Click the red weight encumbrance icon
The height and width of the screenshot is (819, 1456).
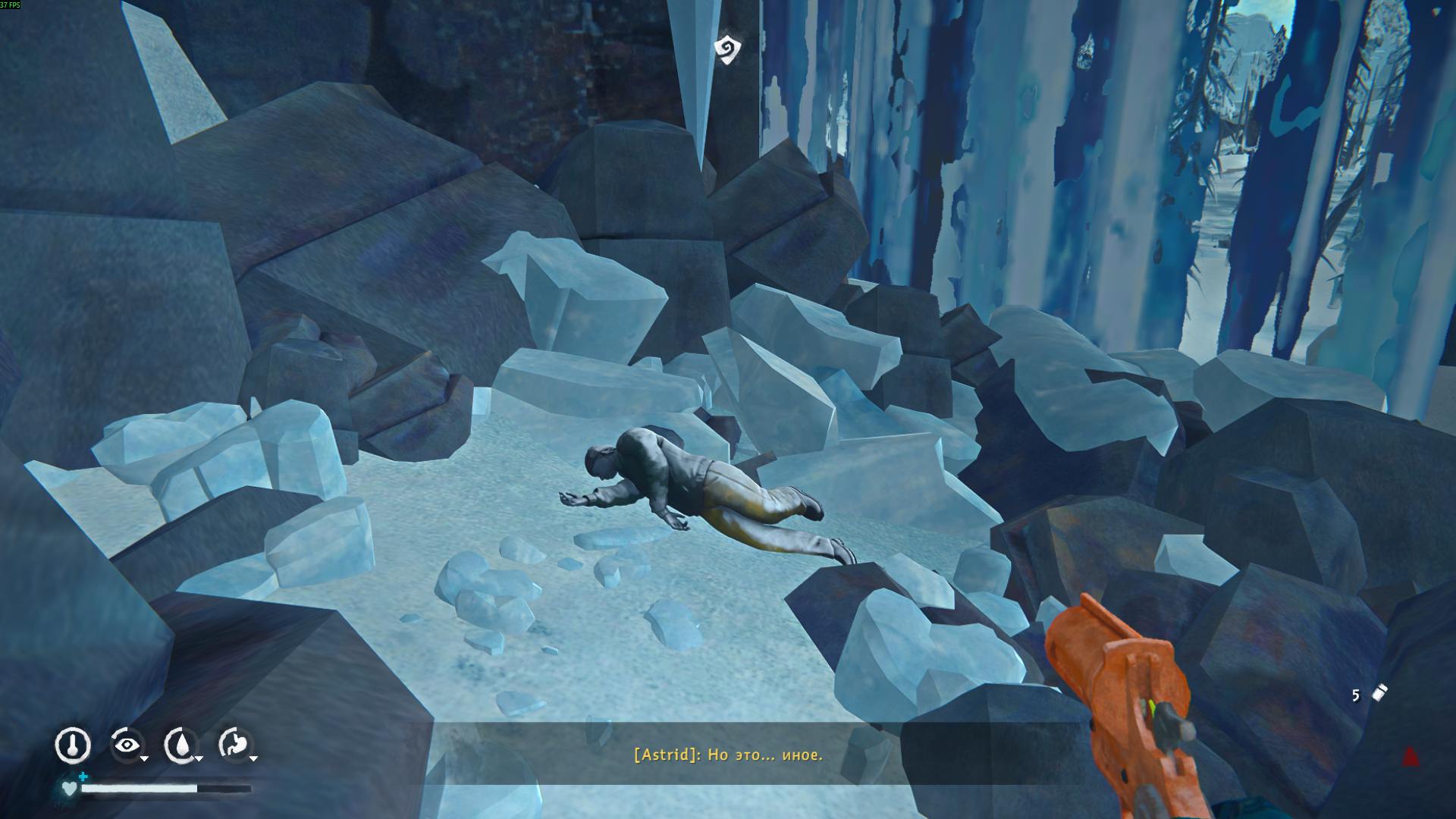click(1410, 756)
